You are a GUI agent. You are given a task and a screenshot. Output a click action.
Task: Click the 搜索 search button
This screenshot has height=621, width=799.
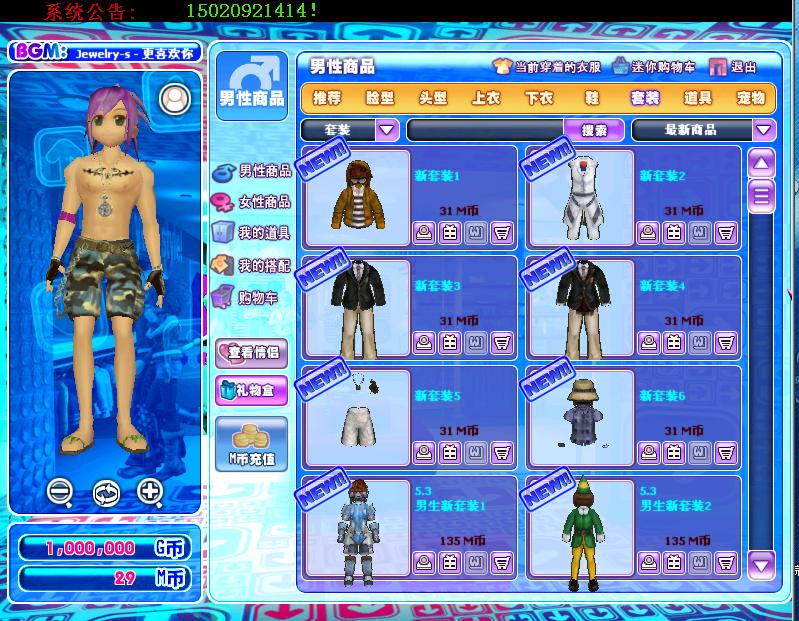pos(594,129)
